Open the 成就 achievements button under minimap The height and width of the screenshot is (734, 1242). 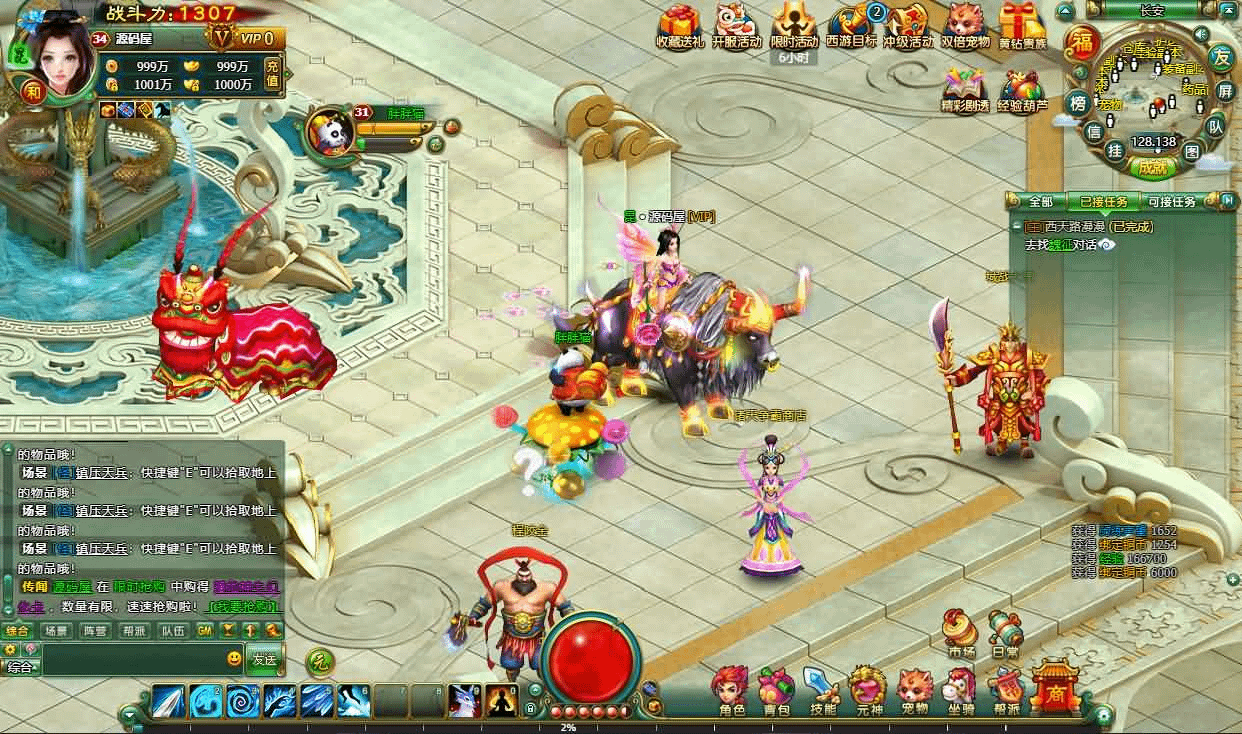pos(1152,168)
